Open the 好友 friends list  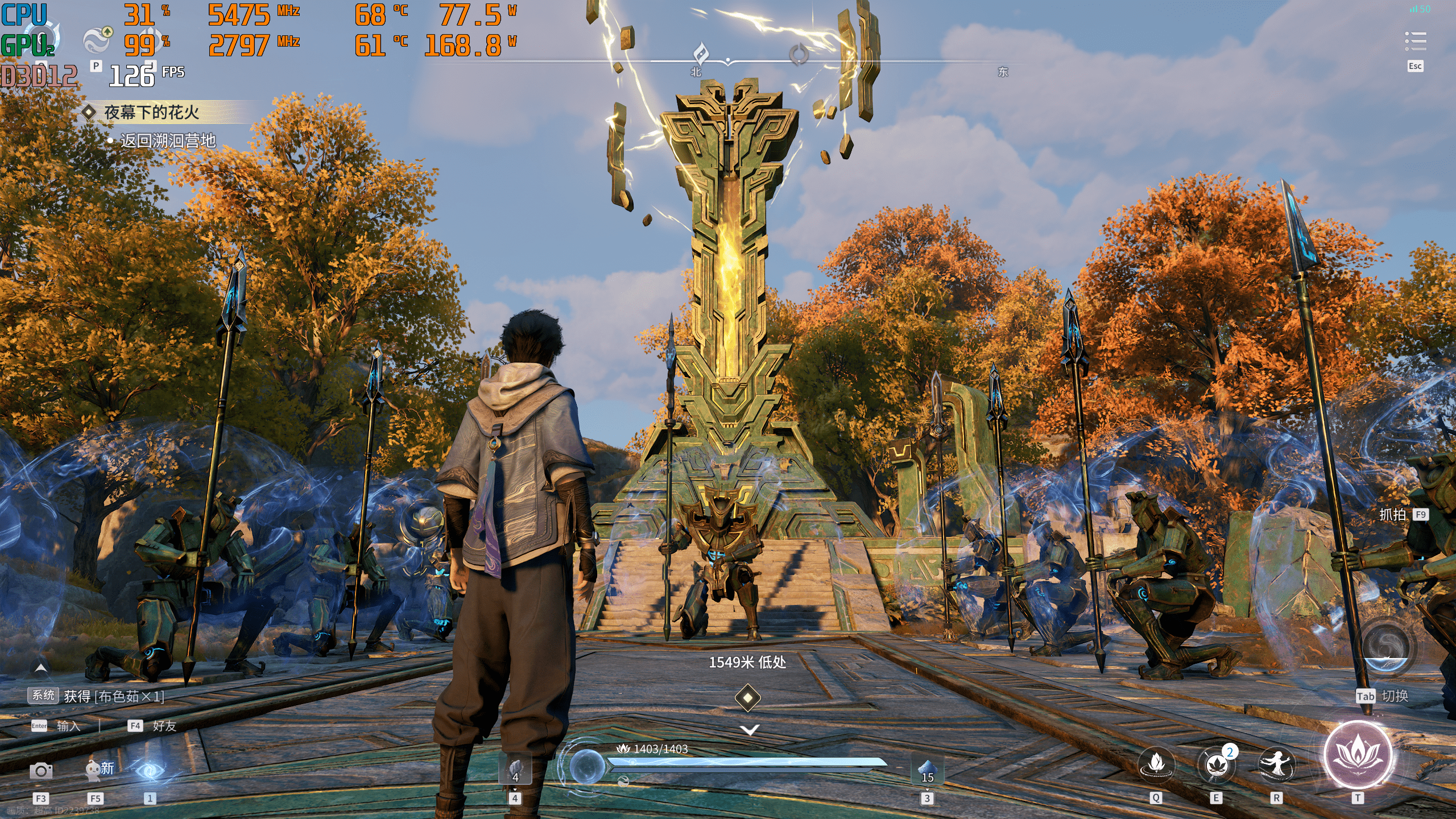tap(164, 726)
